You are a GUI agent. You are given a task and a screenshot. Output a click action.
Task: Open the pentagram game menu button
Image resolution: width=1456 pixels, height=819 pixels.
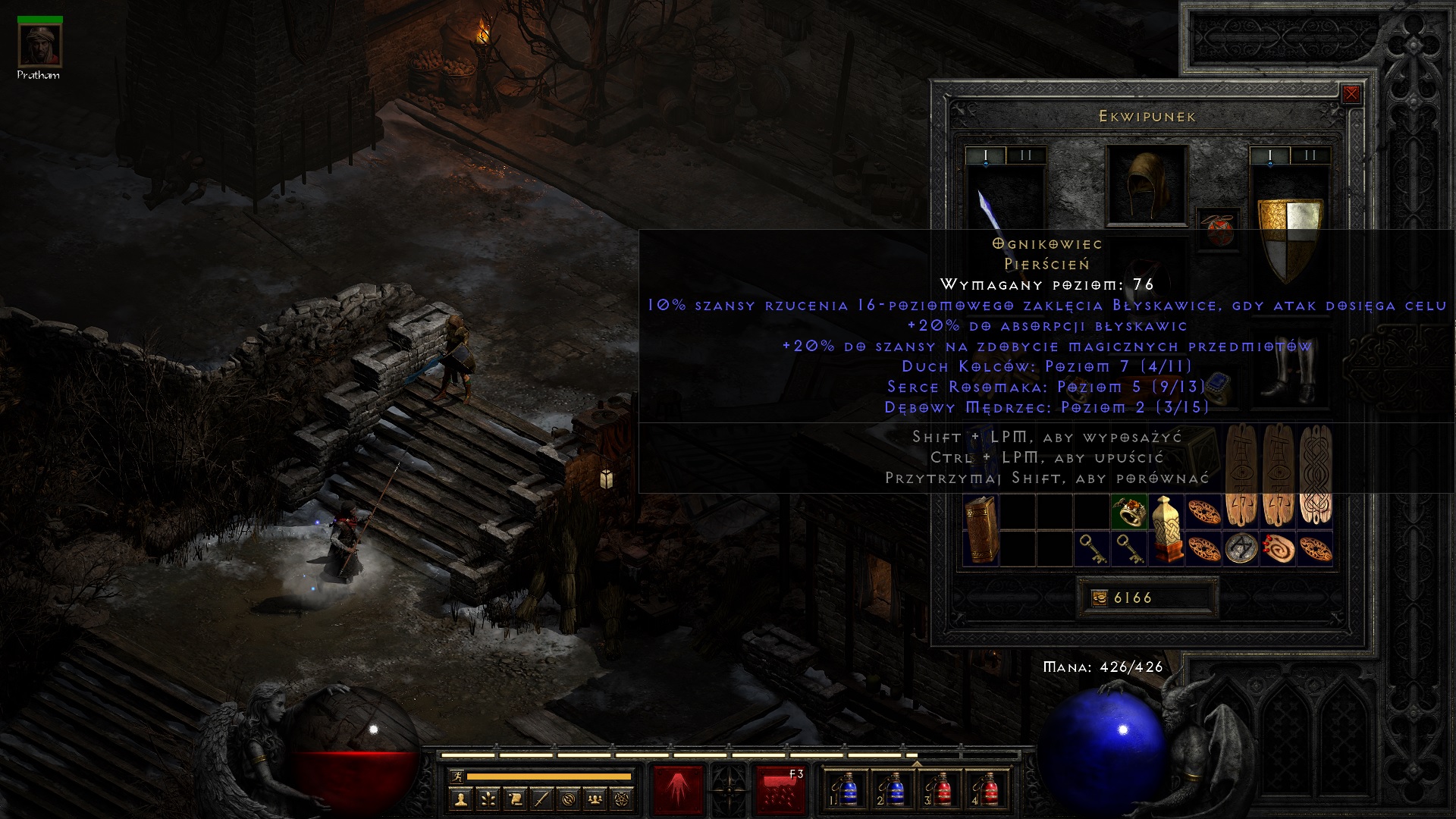coord(623,799)
